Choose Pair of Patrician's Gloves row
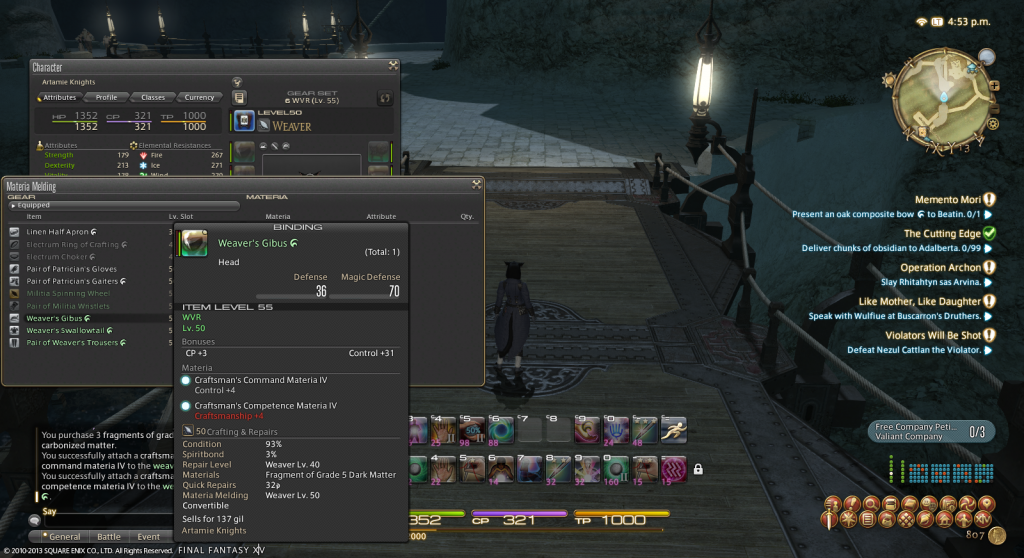Screen dimensions: 1024x558 click(71, 269)
